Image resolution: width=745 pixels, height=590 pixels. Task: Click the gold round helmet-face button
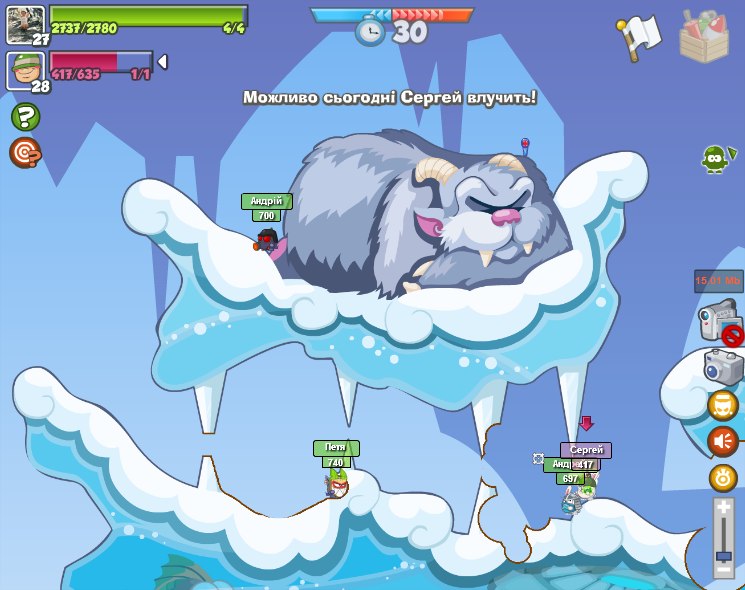point(723,405)
